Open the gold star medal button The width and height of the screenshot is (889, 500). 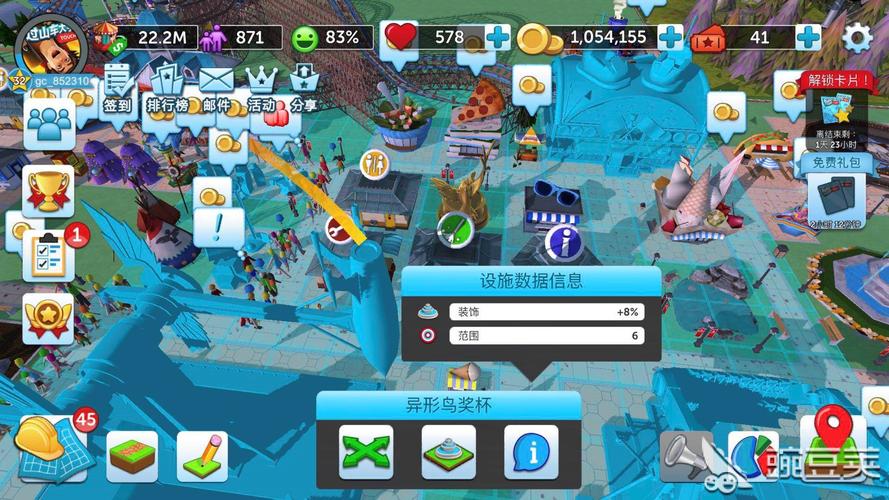[49, 319]
